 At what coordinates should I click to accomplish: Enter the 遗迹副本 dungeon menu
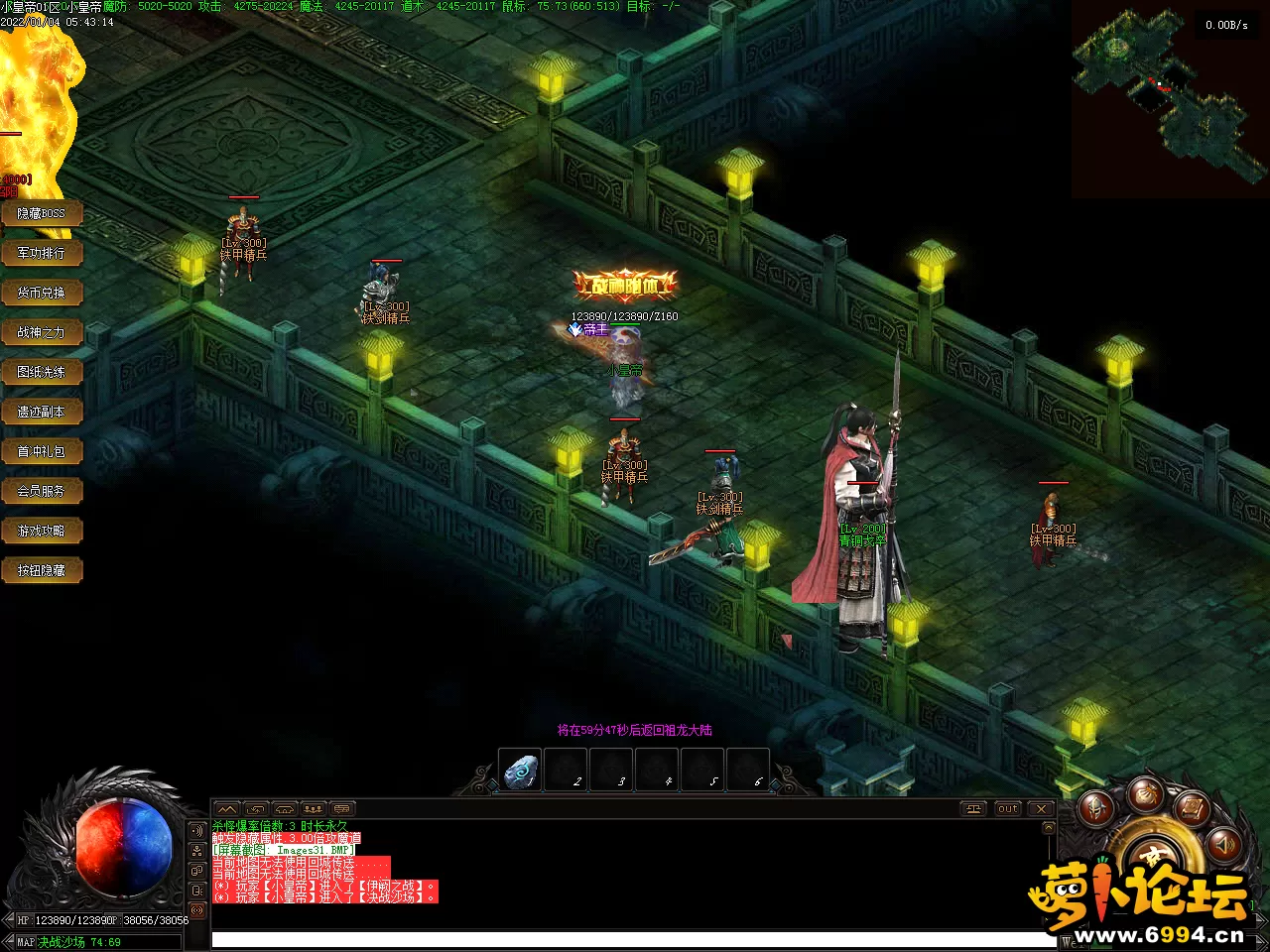point(41,412)
